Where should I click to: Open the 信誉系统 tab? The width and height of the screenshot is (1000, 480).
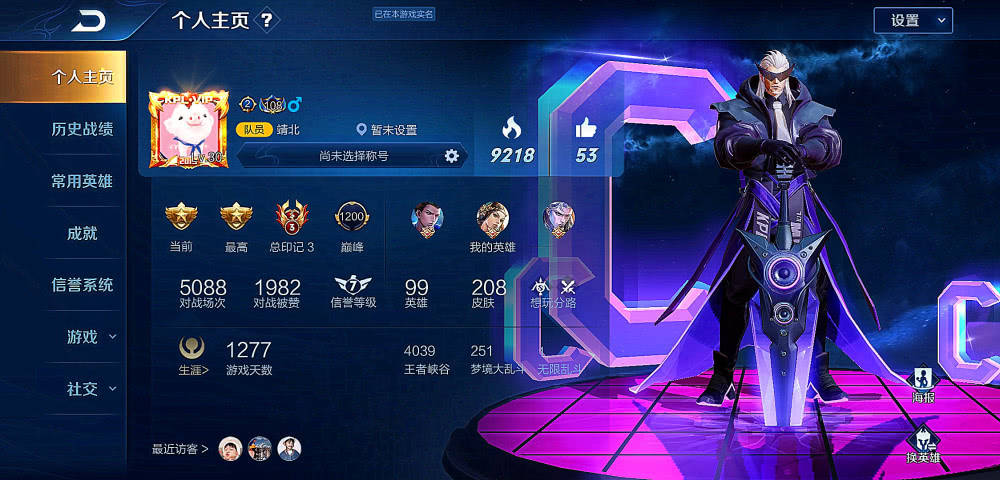tap(82, 285)
